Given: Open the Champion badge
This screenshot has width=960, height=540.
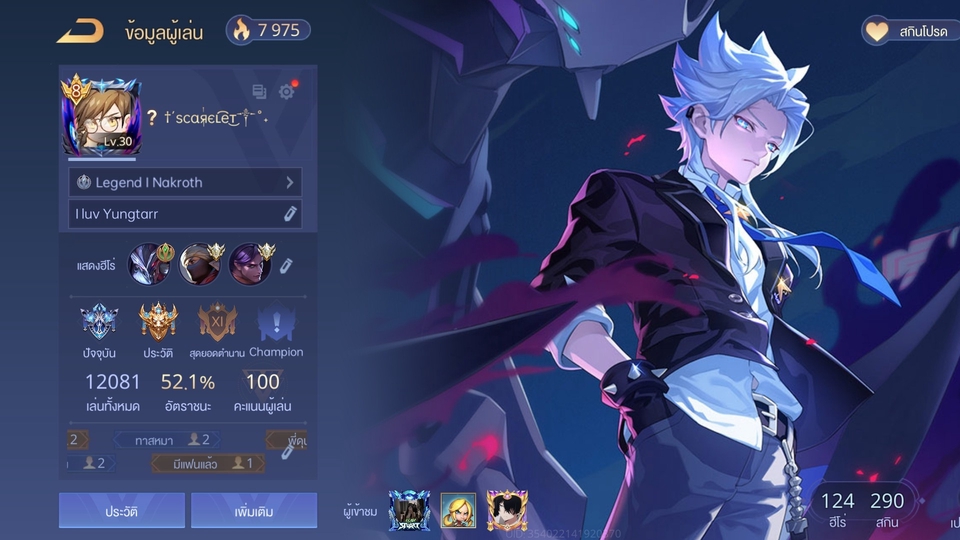Looking at the screenshot, I should (276, 323).
